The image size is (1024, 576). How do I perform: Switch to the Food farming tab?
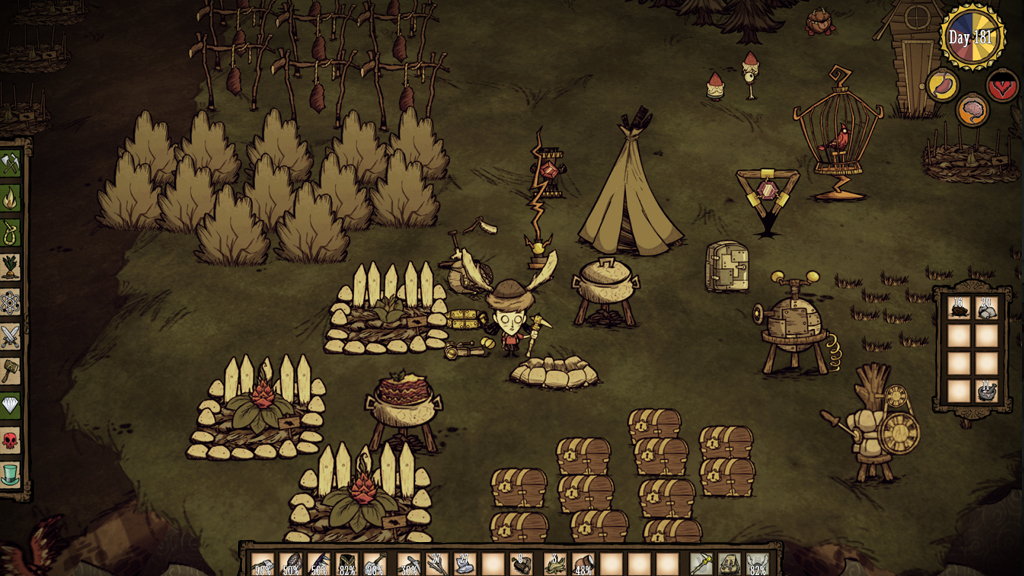click(11, 266)
